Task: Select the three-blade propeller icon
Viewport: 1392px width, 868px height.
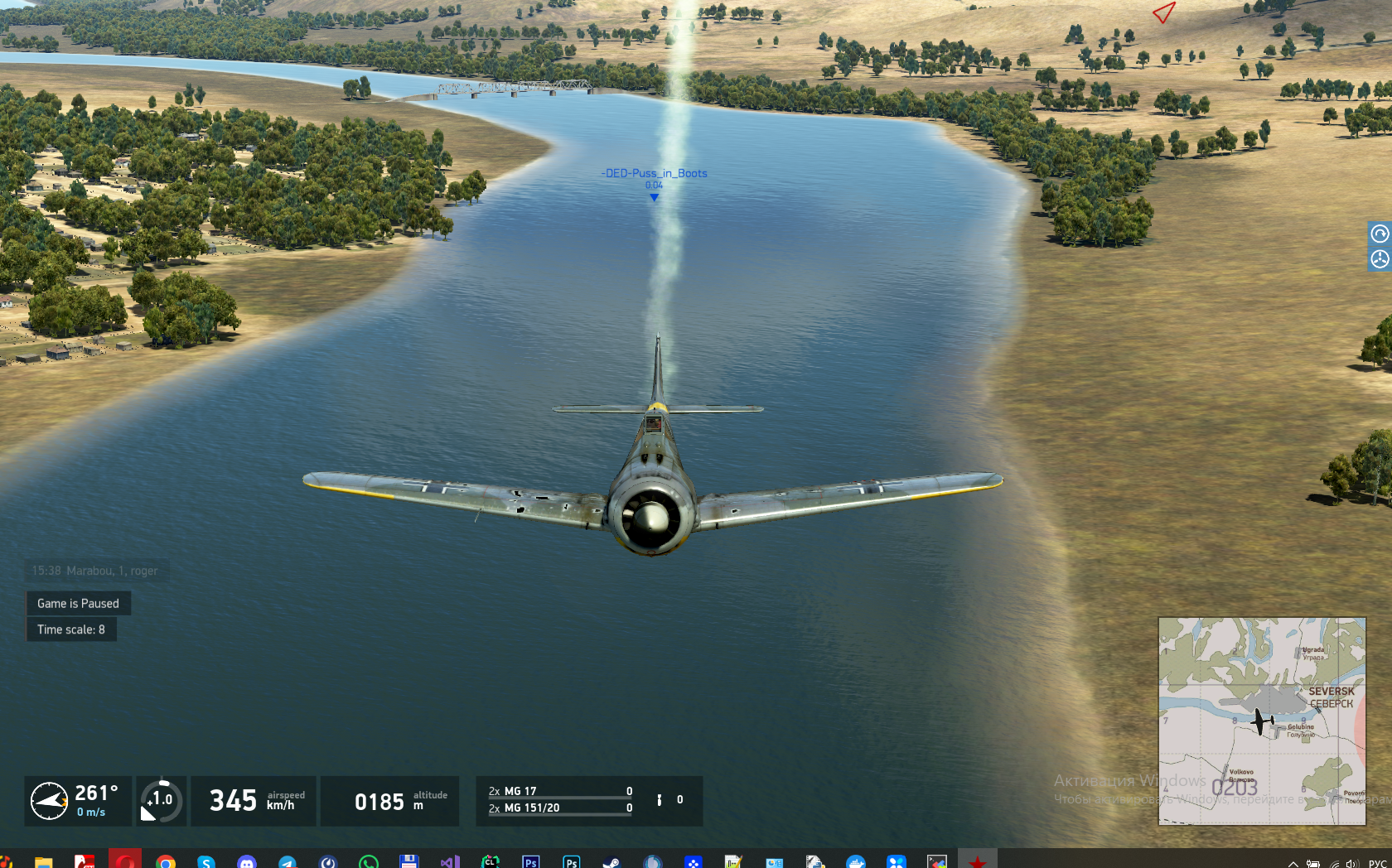Action: click(1380, 259)
